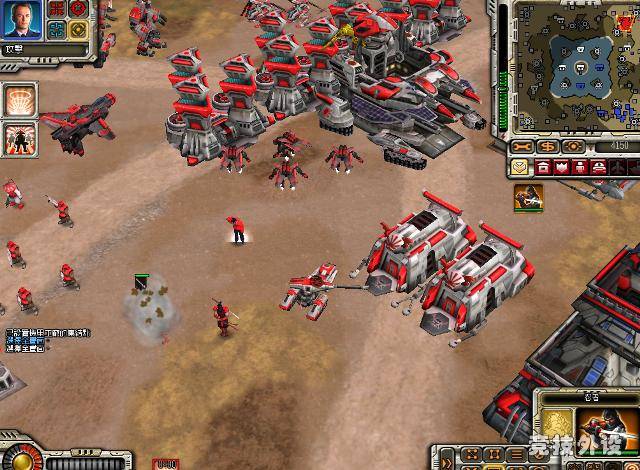Toggle repair mode with the wrench button
The height and width of the screenshot is (470, 640).
522,146
